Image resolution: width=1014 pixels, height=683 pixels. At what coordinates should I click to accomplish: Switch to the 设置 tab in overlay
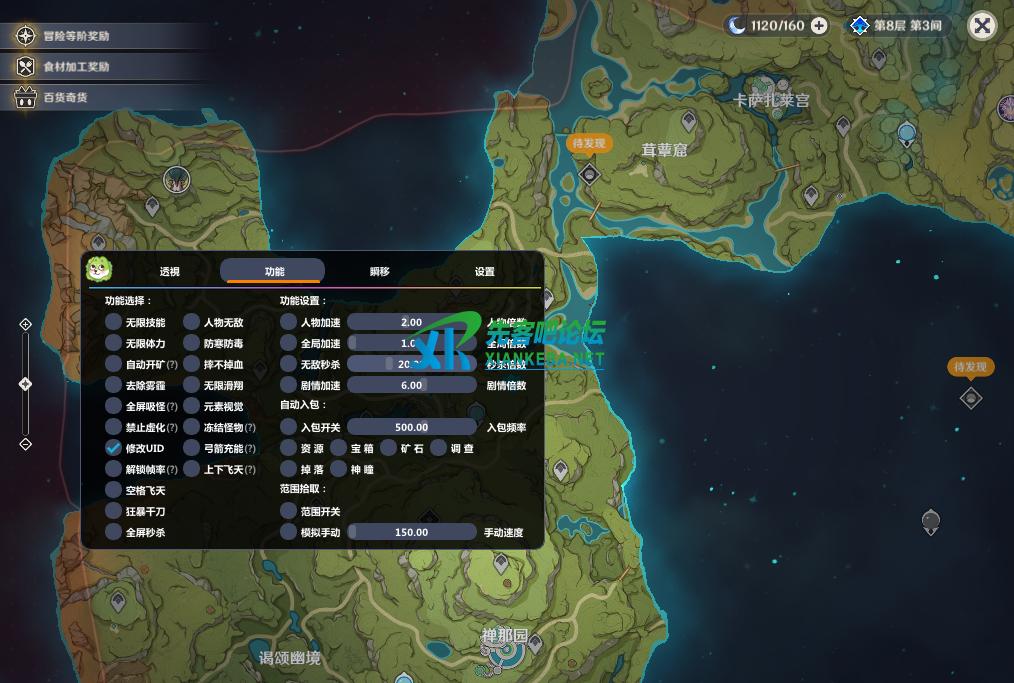[x=484, y=272]
